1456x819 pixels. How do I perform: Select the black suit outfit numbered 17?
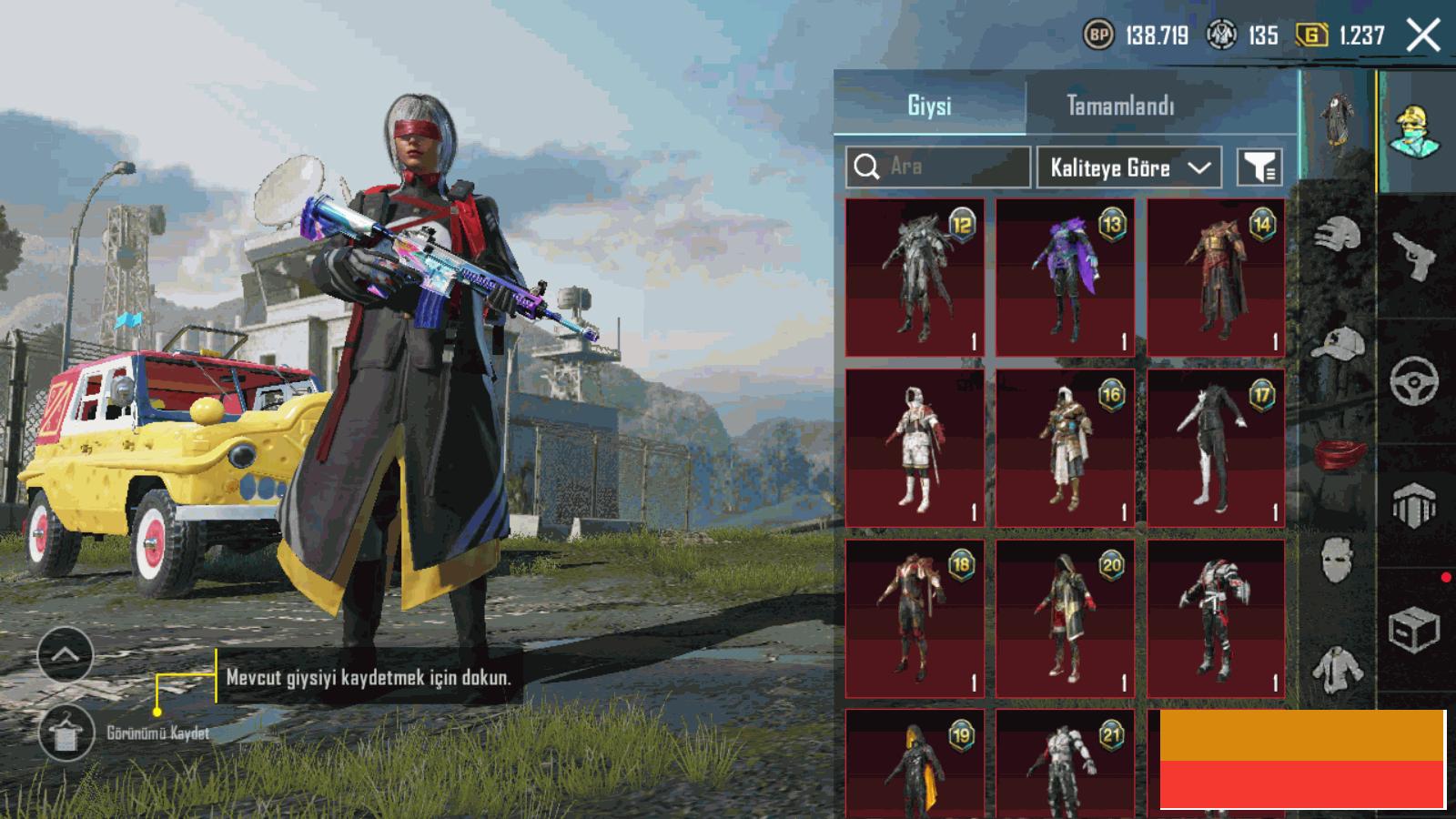[x=1216, y=448]
